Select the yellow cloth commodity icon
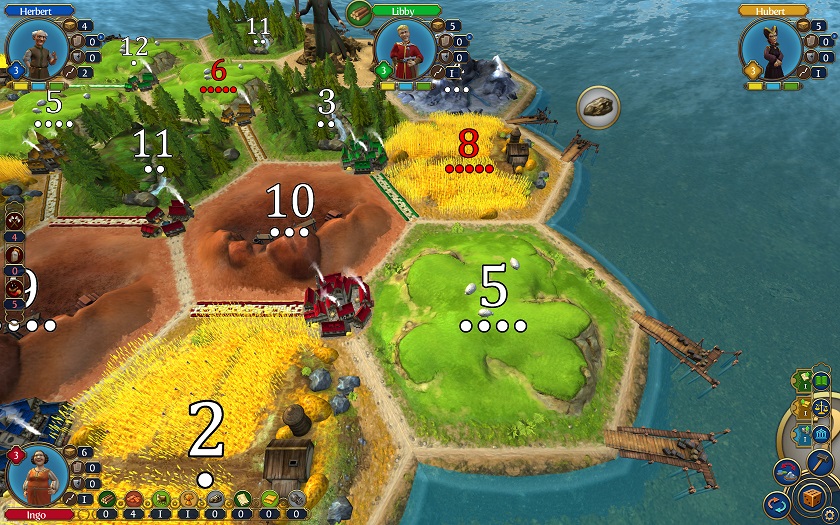Image resolution: width=840 pixels, height=525 pixels. click(269, 499)
